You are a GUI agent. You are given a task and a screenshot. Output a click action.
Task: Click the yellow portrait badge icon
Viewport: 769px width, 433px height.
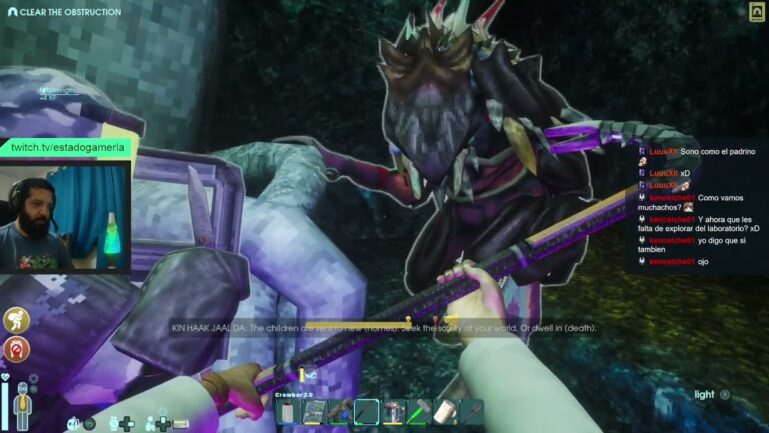(756, 12)
